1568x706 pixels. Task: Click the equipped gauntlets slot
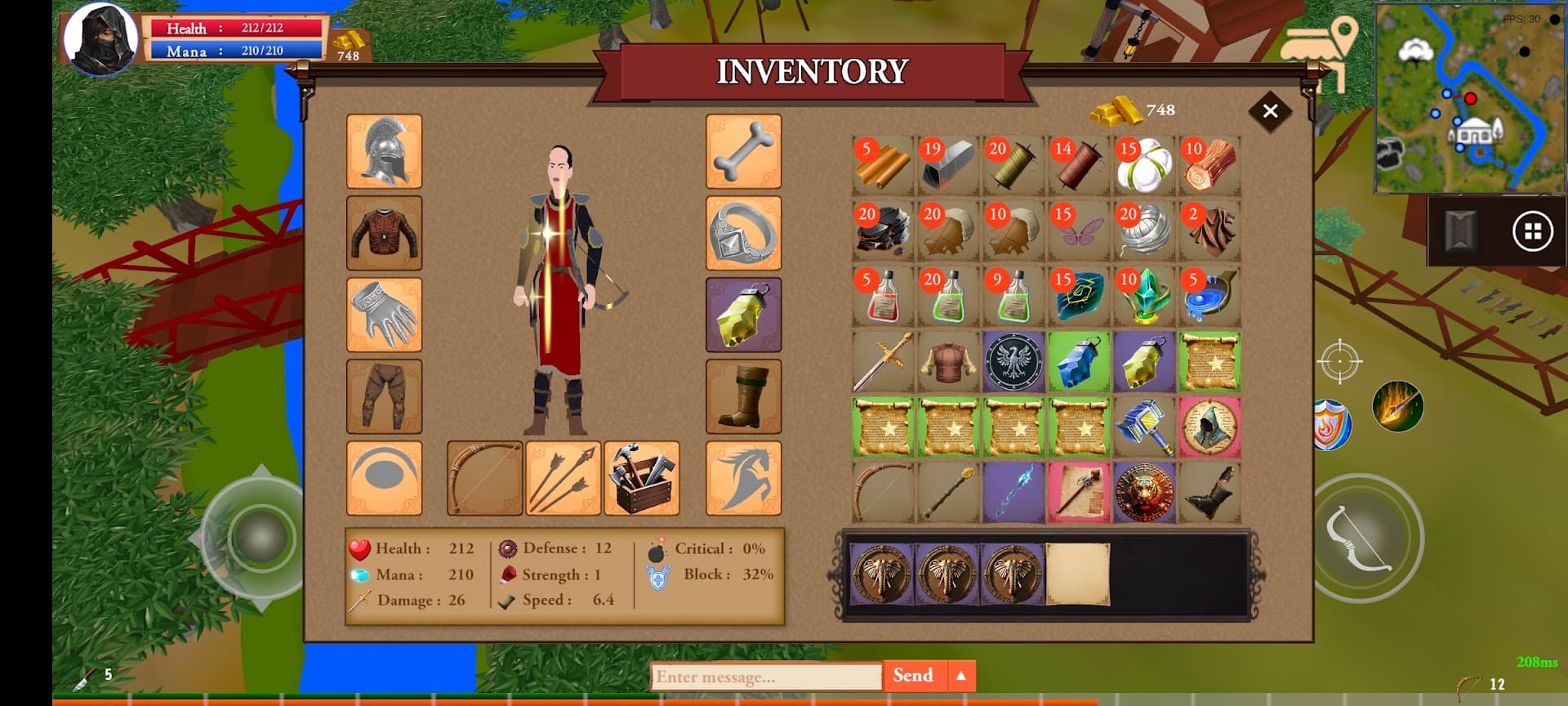pyautogui.click(x=384, y=315)
